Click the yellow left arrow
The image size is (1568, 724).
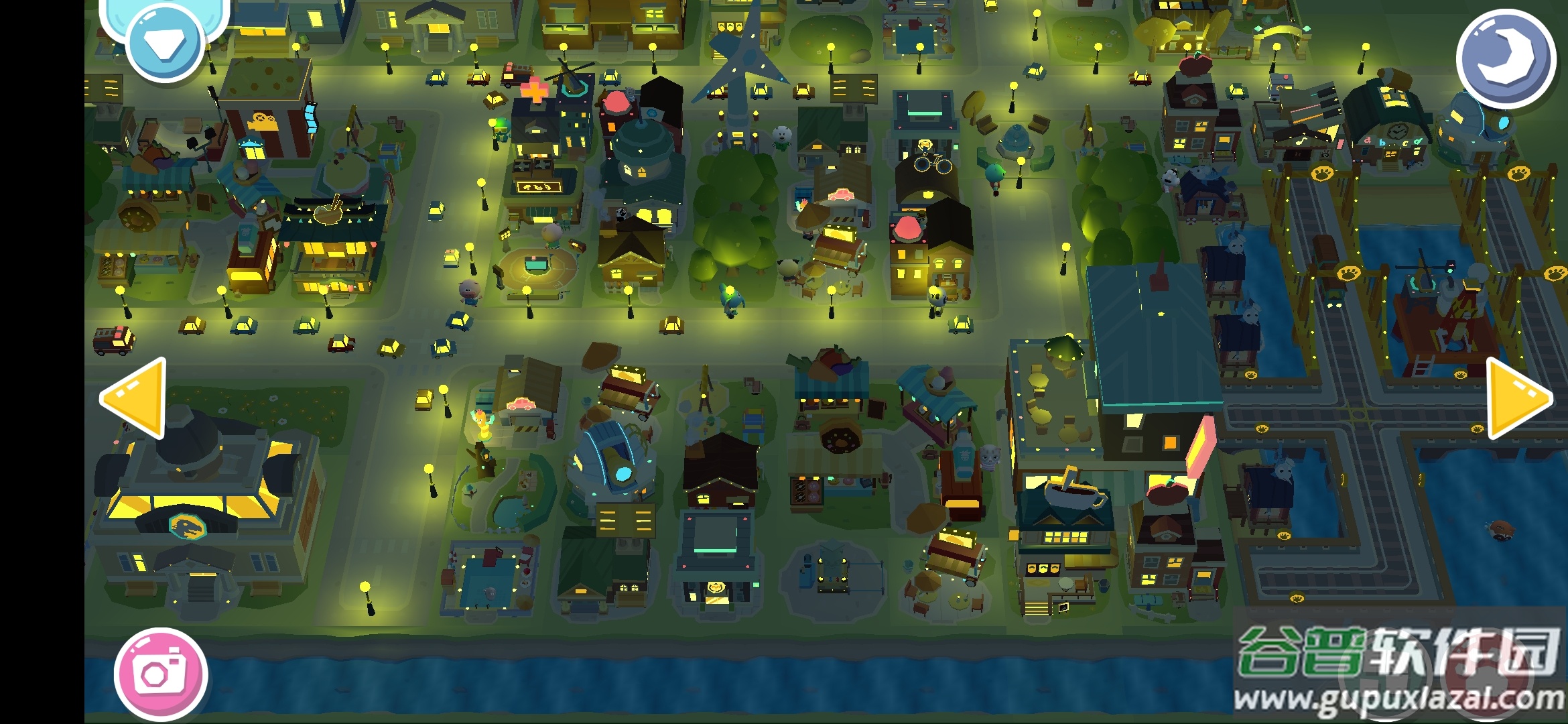pyautogui.click(x=137, y=398)
